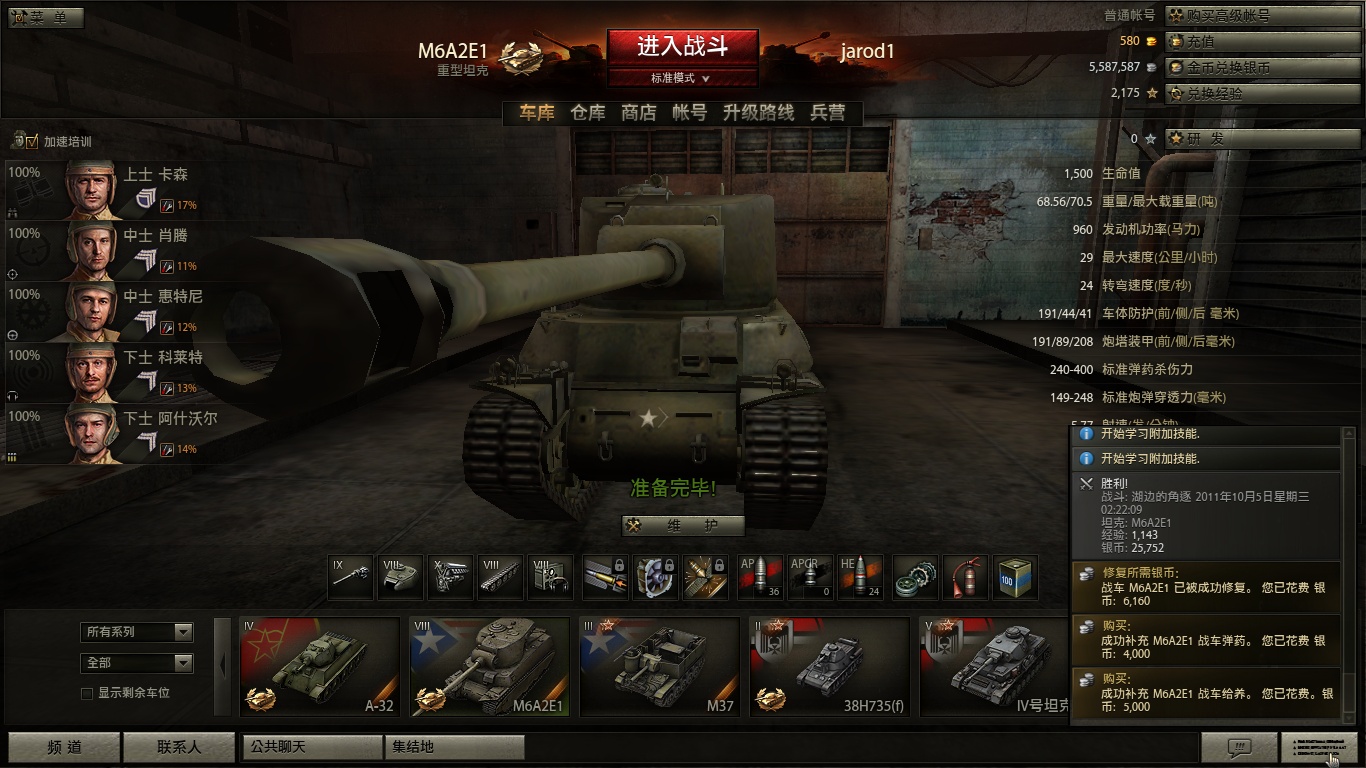Open 金币兑换银币 gold exchange
The image size is (1366, 768).
[1263, 68]
